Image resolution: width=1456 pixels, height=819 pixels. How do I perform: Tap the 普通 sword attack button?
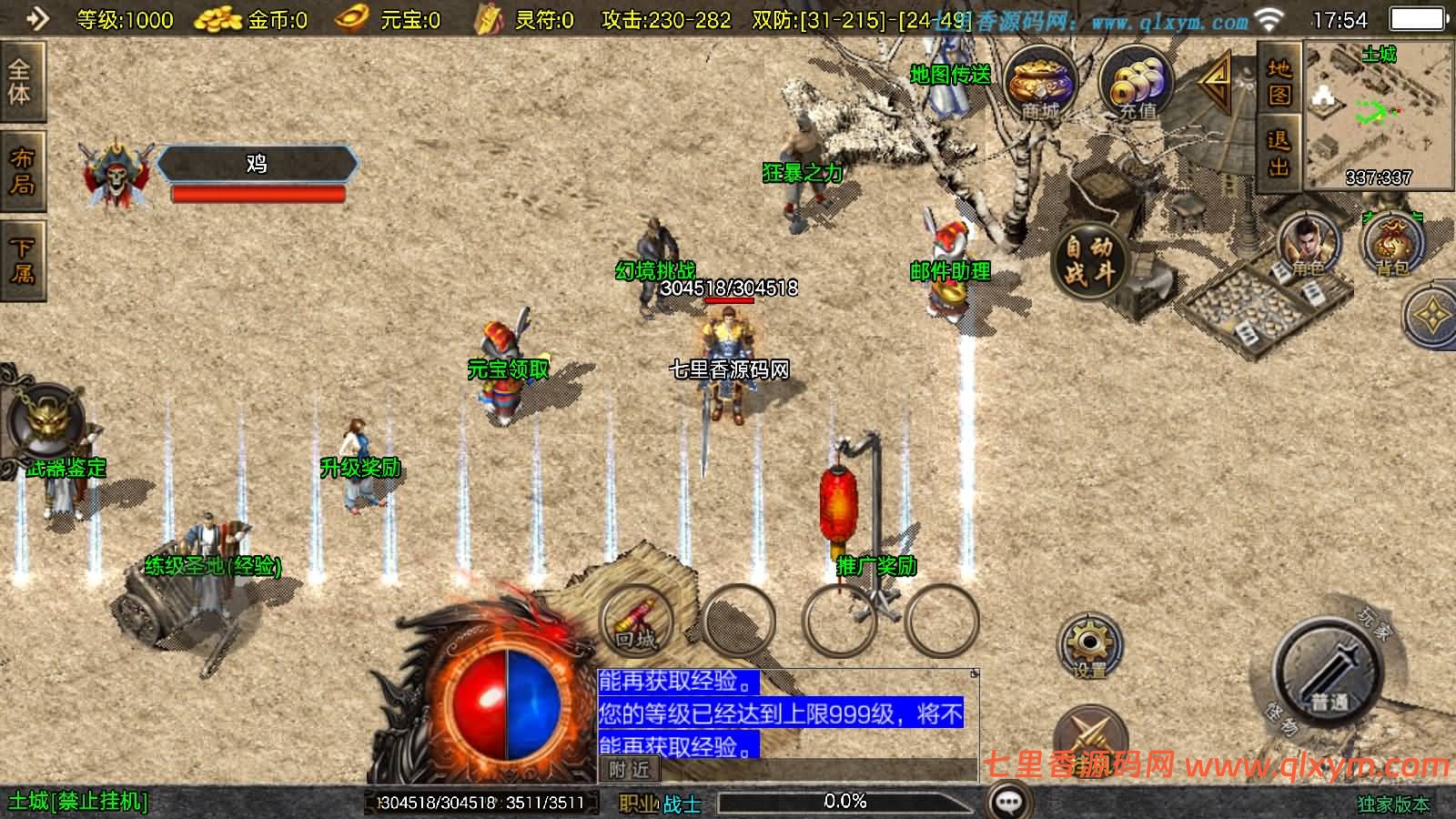coord(1330,673)
